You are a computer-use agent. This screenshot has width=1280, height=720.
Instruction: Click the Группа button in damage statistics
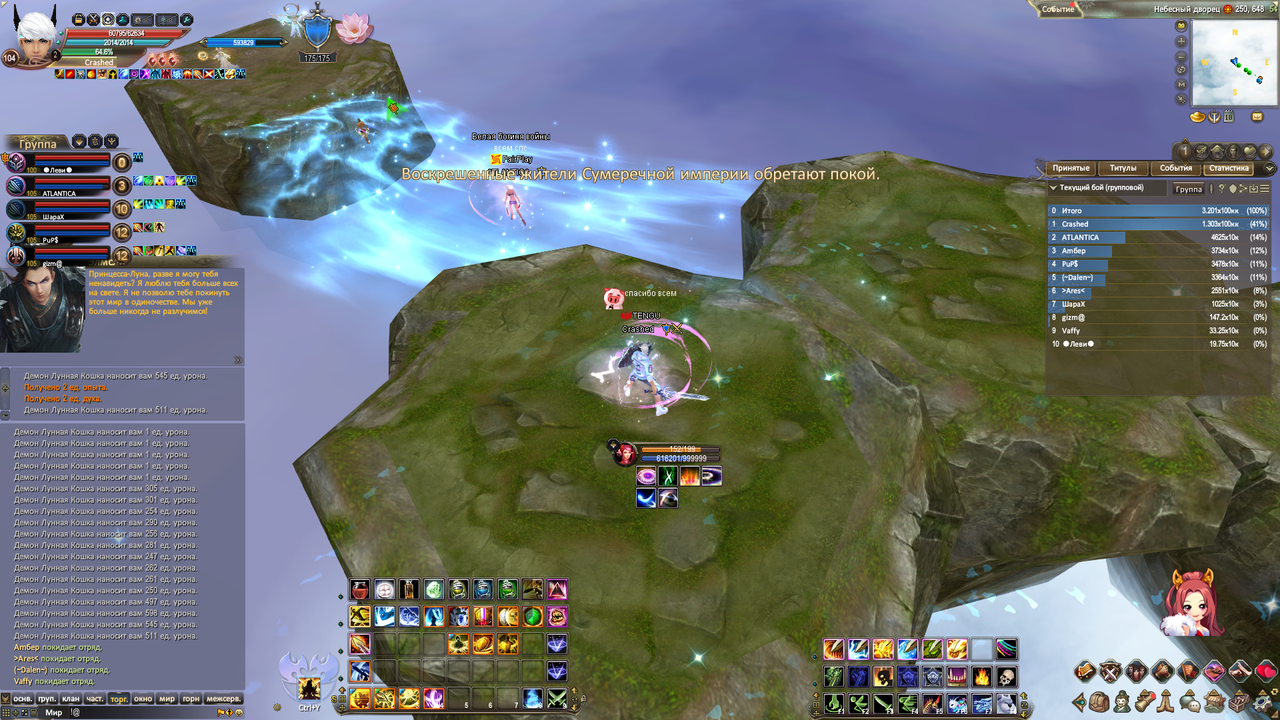point(1188,188)
